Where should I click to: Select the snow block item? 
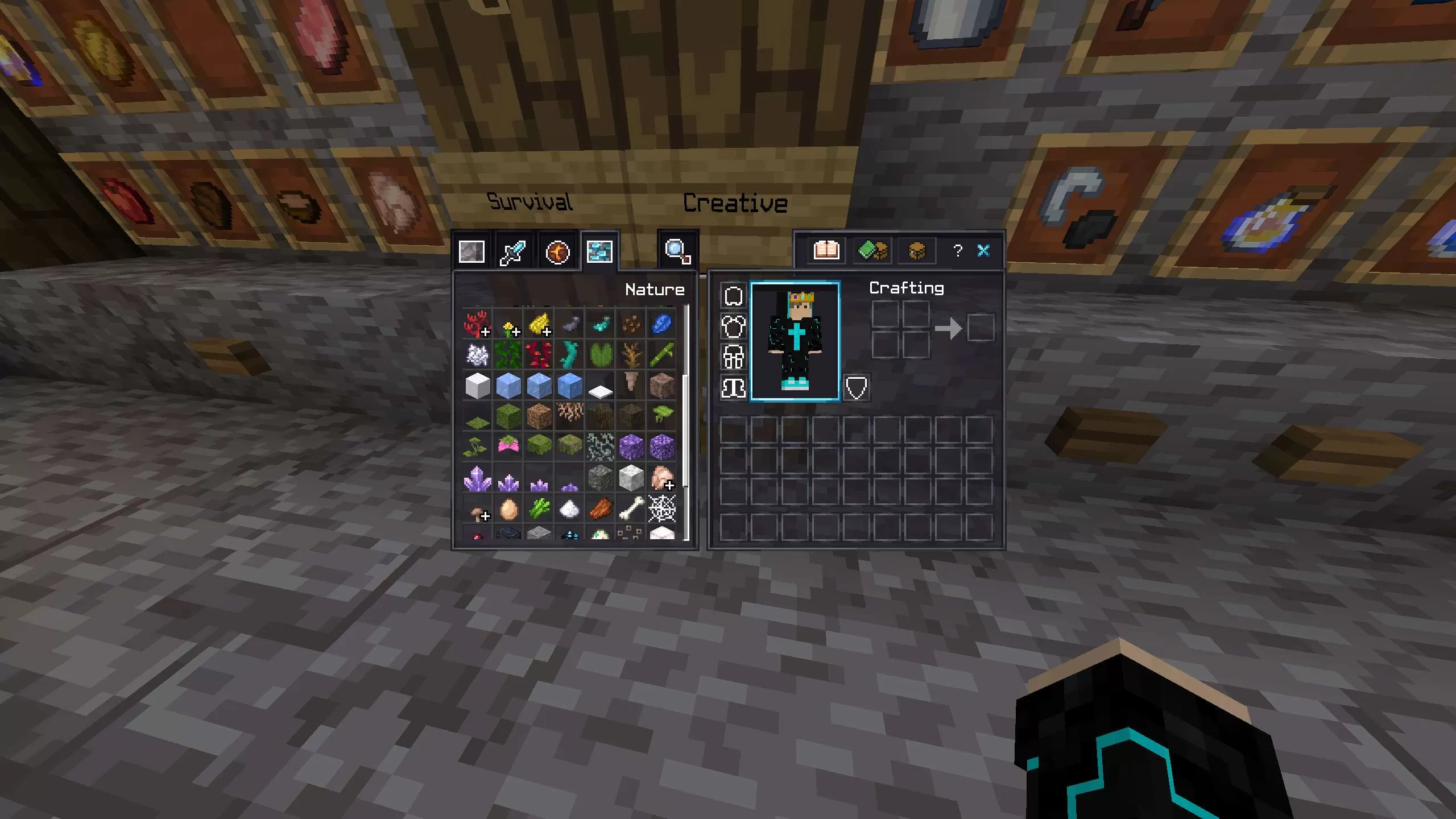click(477, 384)
